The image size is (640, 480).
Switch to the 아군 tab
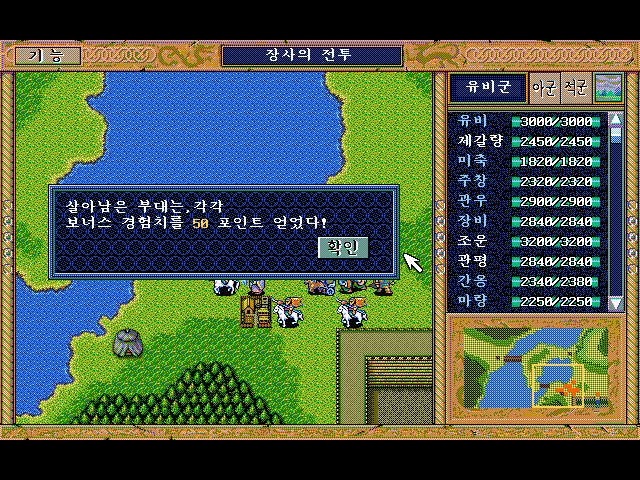click(544, 88)
